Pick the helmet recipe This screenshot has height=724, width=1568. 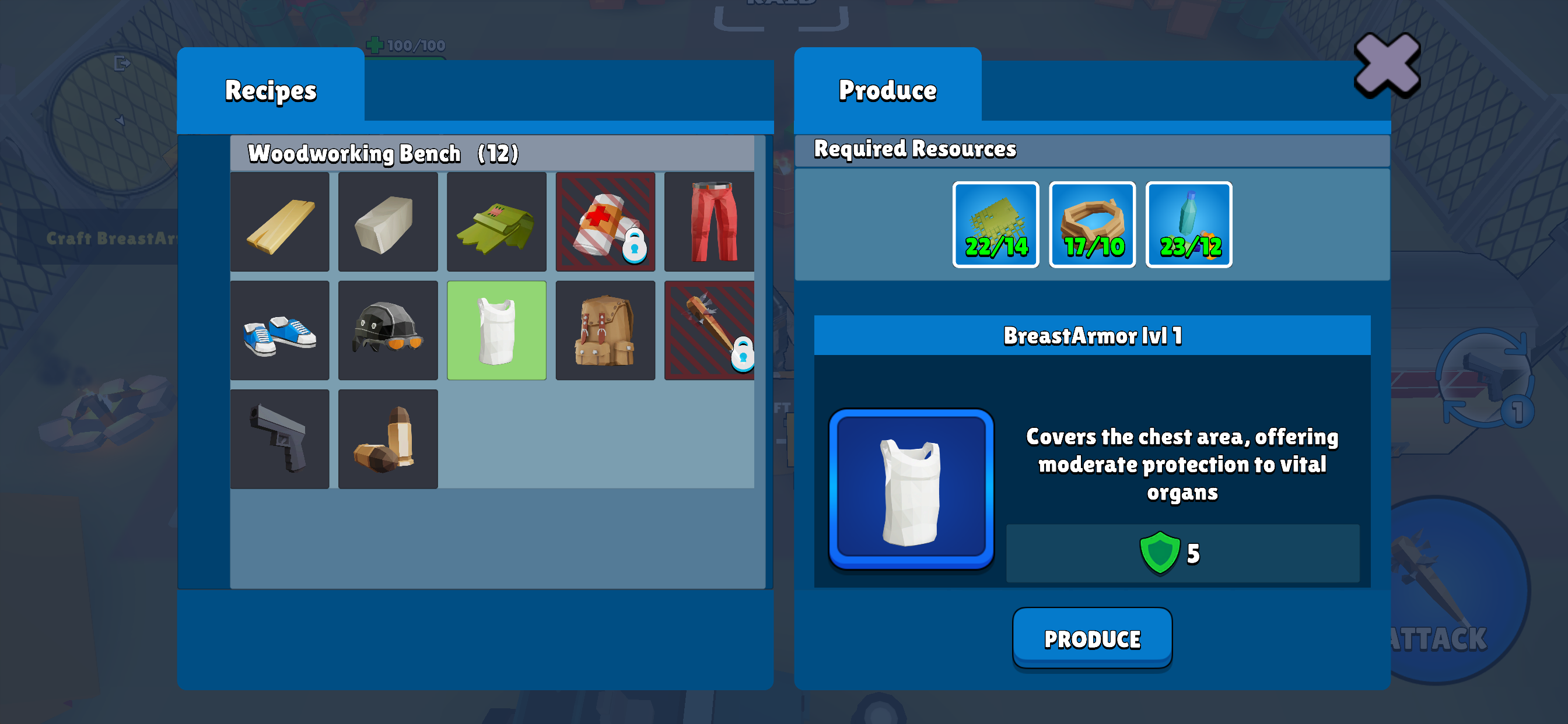pos(388,331)
